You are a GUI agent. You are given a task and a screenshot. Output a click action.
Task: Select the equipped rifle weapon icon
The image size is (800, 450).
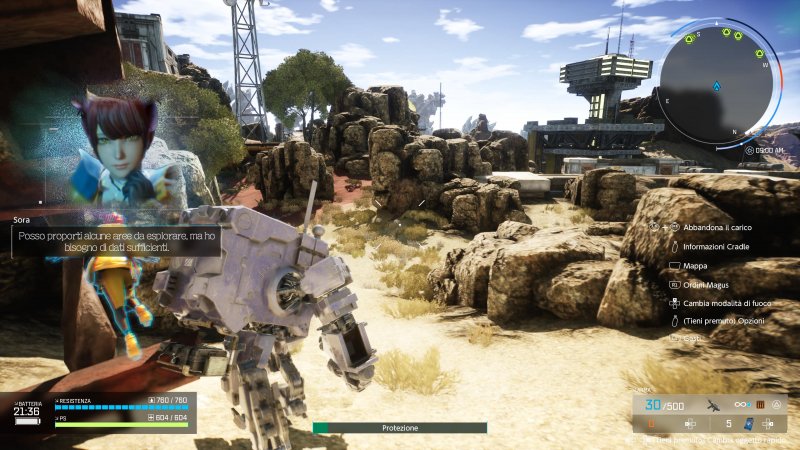(714, 405)
